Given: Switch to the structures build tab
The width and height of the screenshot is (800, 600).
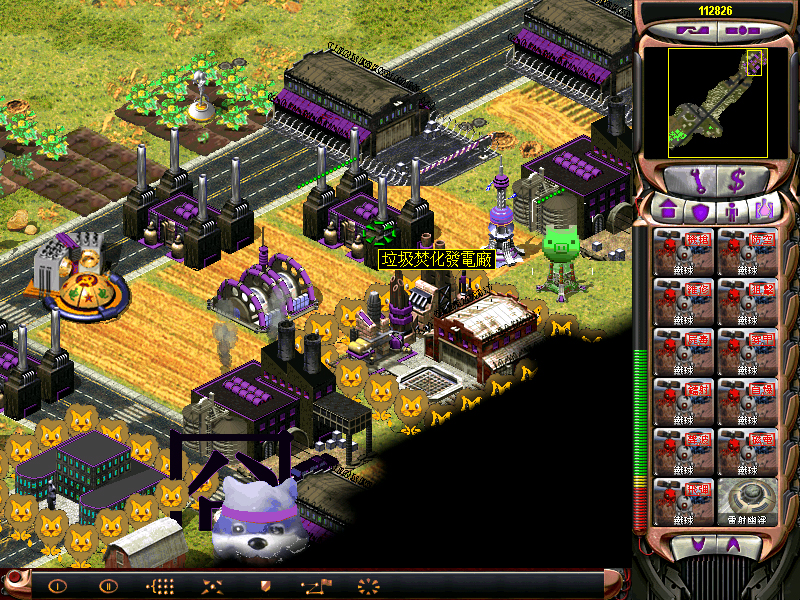Looking at the screenshot, I should (668, 211).
